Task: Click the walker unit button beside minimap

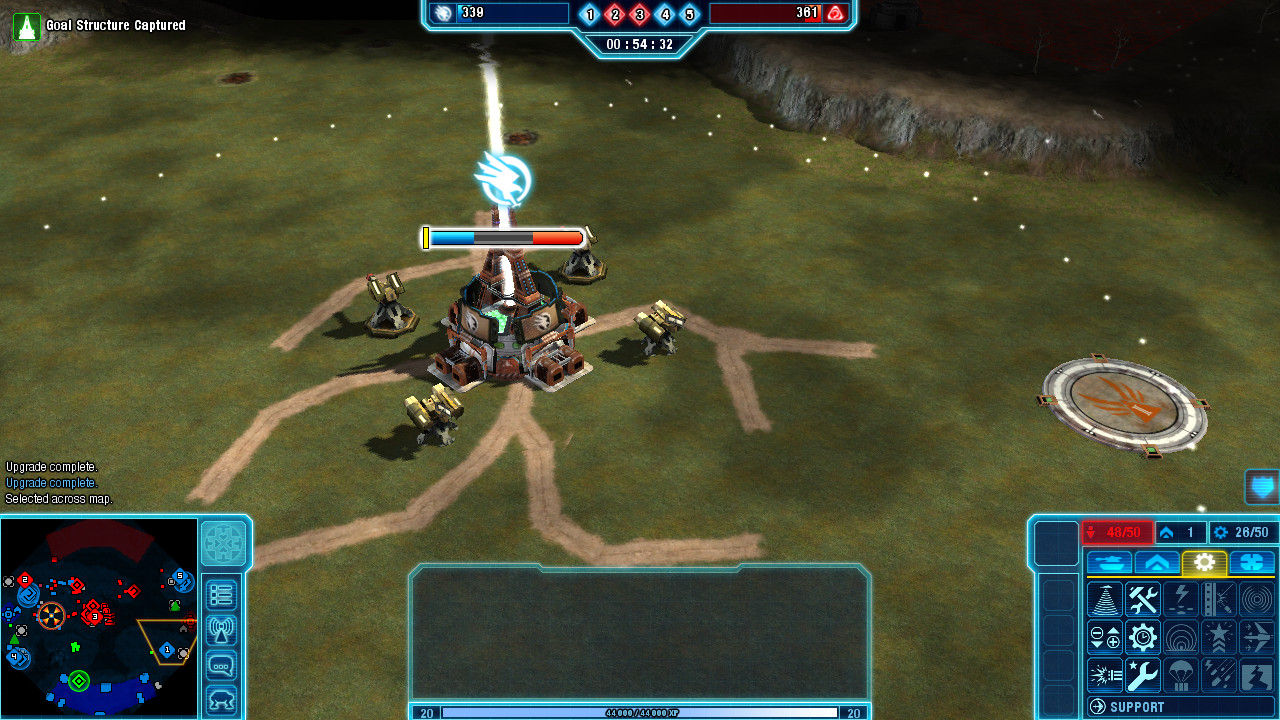Action: point(221,699)
